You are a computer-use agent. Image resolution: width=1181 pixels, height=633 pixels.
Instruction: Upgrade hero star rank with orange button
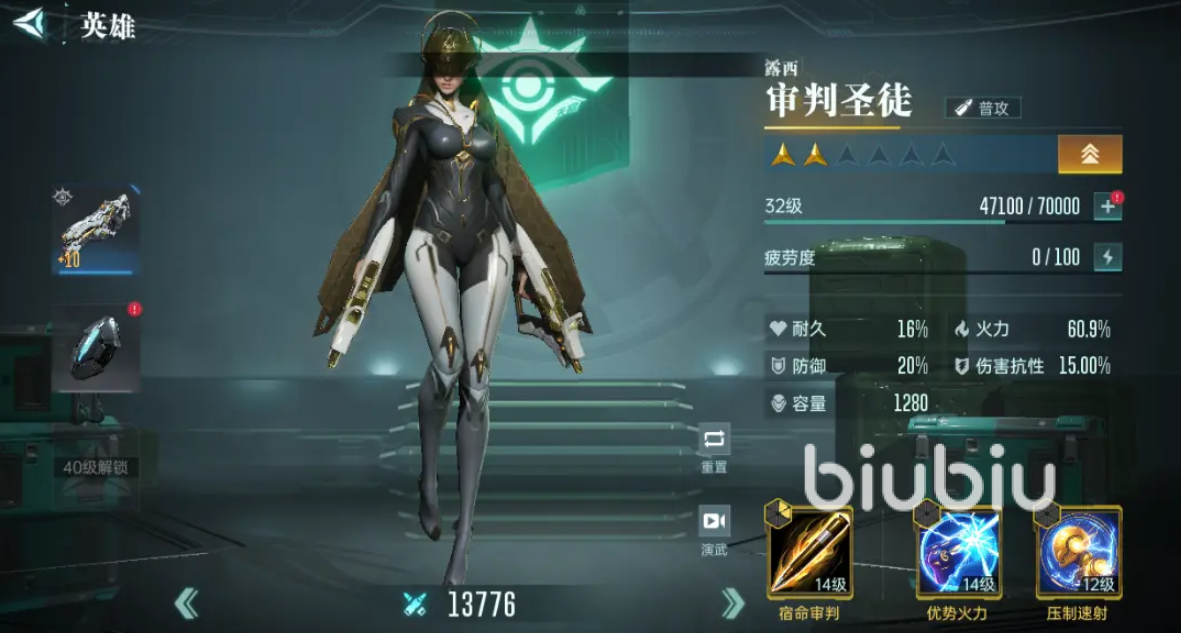click(x=1089, y=154)
